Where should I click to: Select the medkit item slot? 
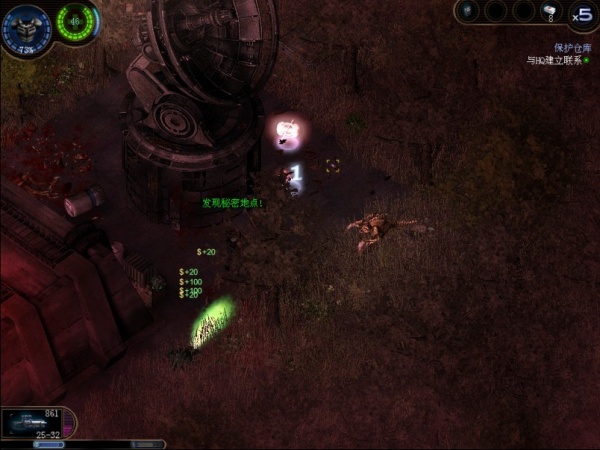pyautogui.click(x=551, y=11)
